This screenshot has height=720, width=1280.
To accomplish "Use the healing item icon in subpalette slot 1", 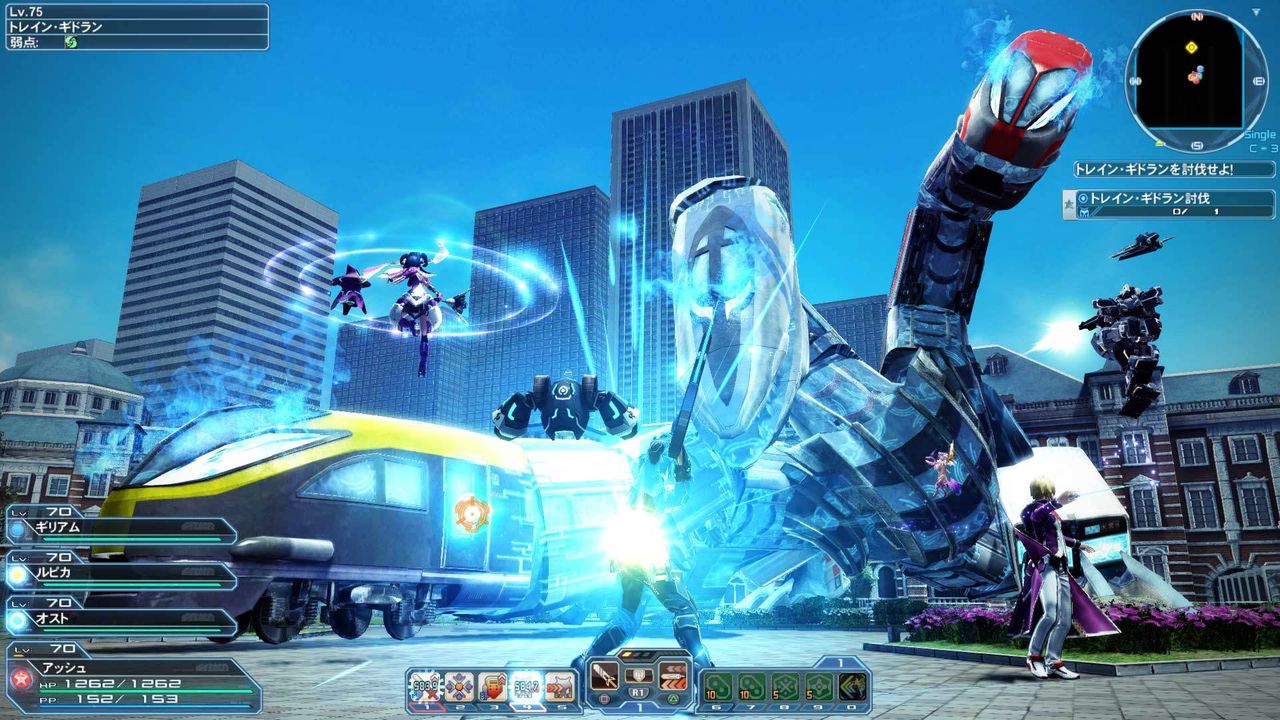I will click(x=425, y=683).
